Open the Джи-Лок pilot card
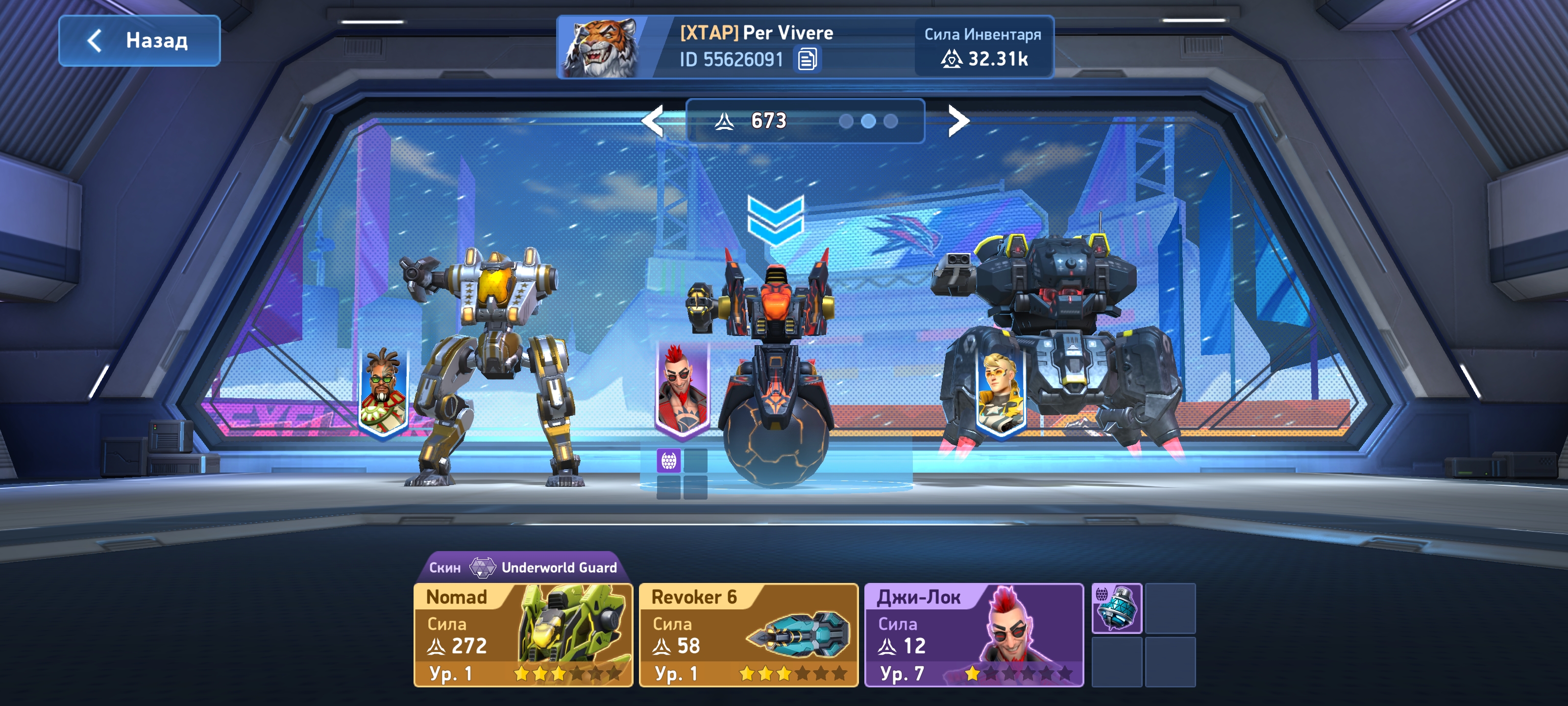Image resolution: width=1568 pixels, height=706 pixels. pyautogui.click(x=973, y=635)
